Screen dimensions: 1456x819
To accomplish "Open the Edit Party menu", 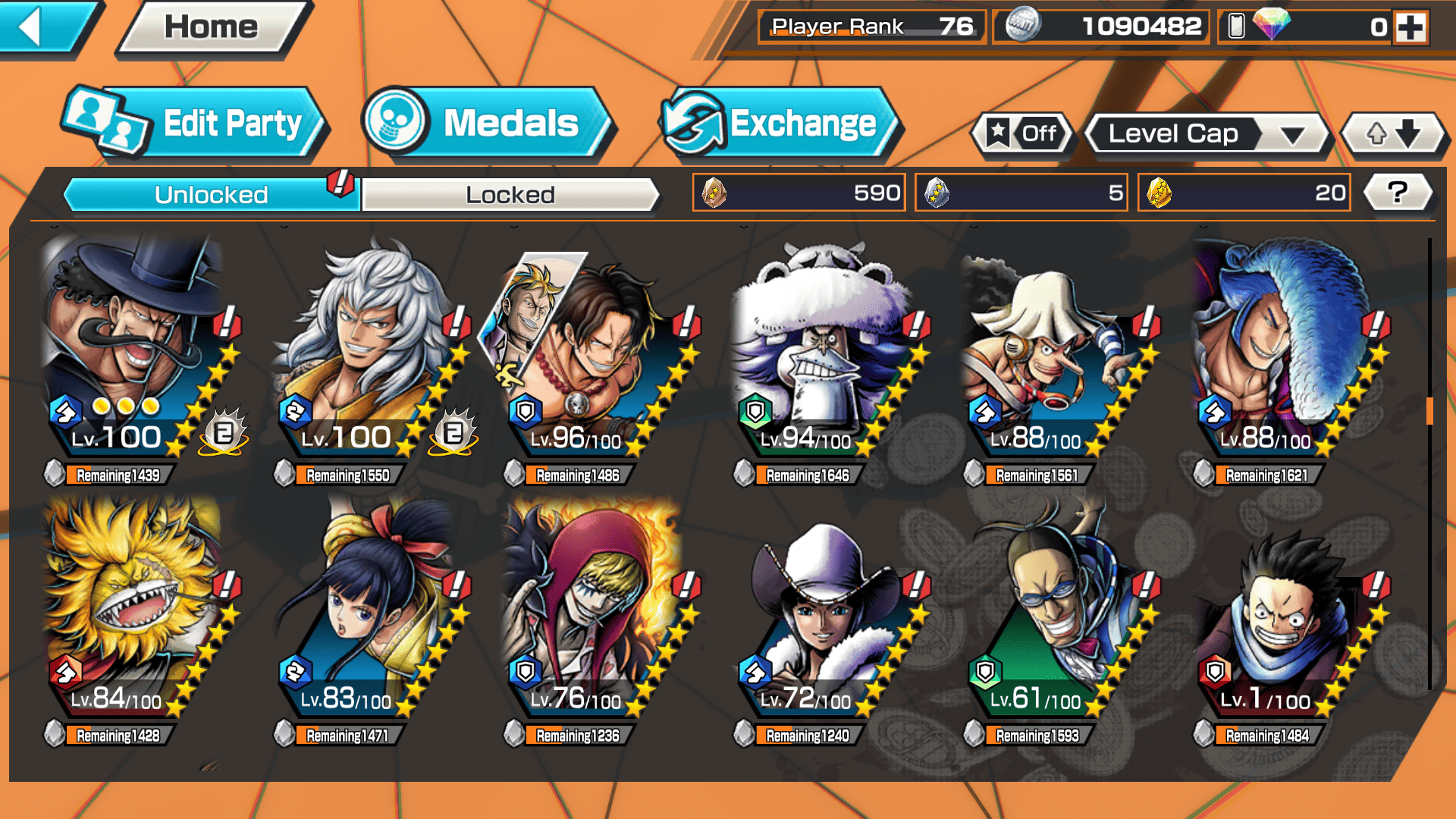I will point(194,124).
